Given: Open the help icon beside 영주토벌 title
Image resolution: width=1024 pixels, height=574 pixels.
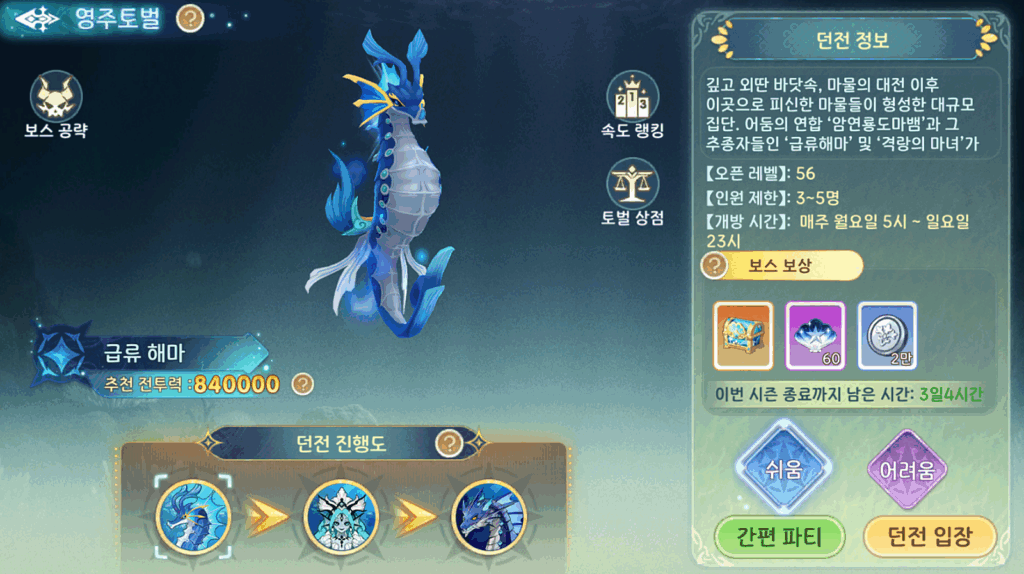Looking at the screenshot, I should coord(190,18).
